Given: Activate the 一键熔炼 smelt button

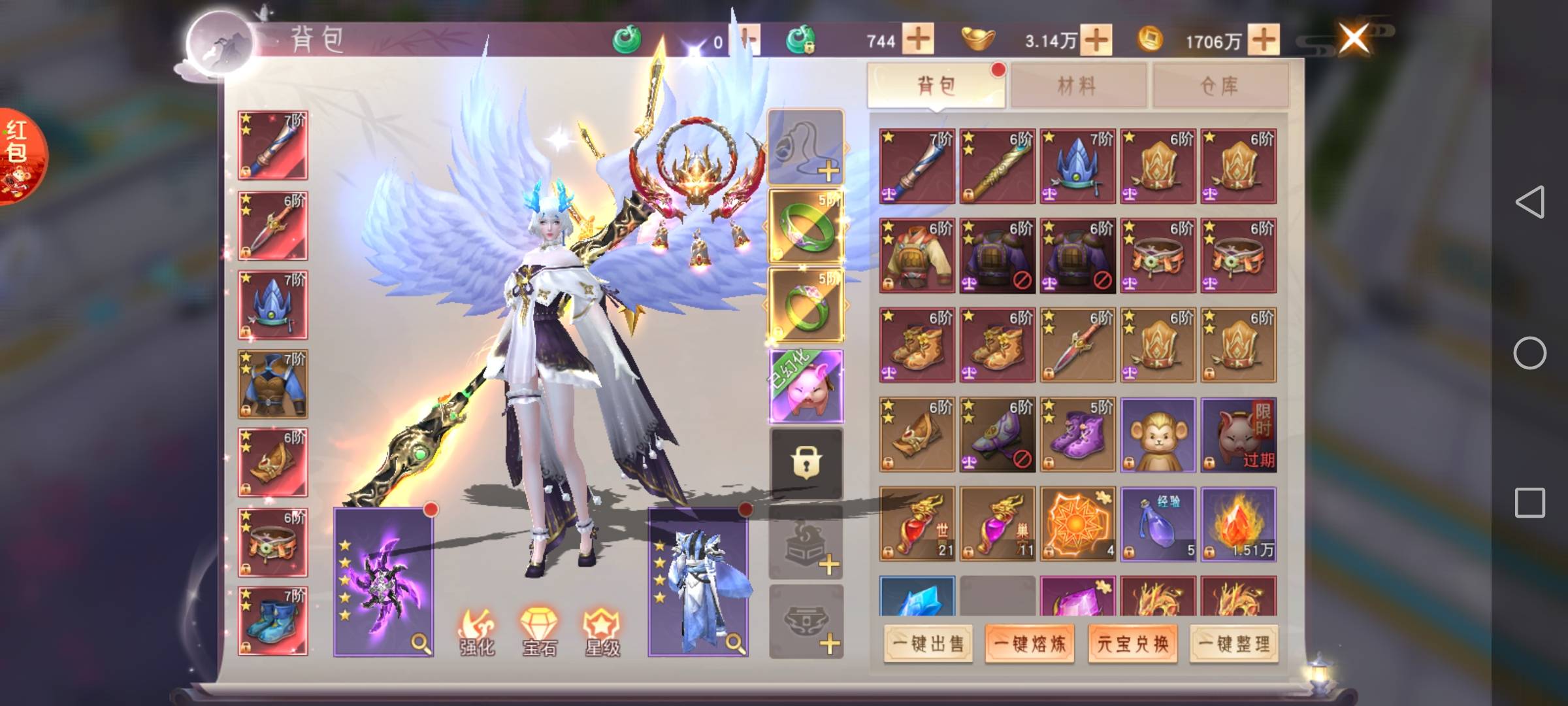Looking at the screenshot, I should 1030,644.
